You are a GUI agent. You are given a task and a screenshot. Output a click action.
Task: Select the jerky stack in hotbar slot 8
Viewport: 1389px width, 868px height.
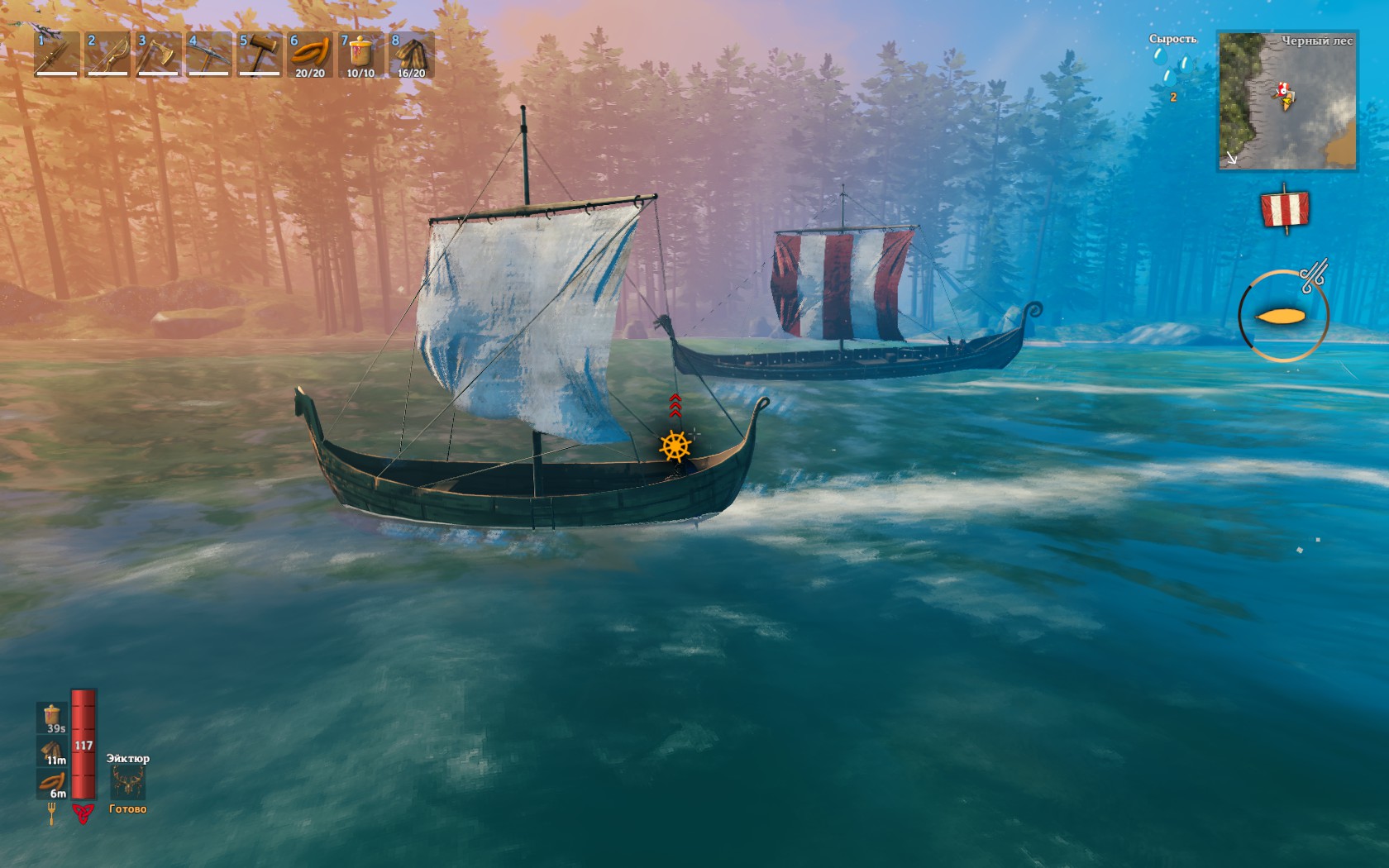411,55
